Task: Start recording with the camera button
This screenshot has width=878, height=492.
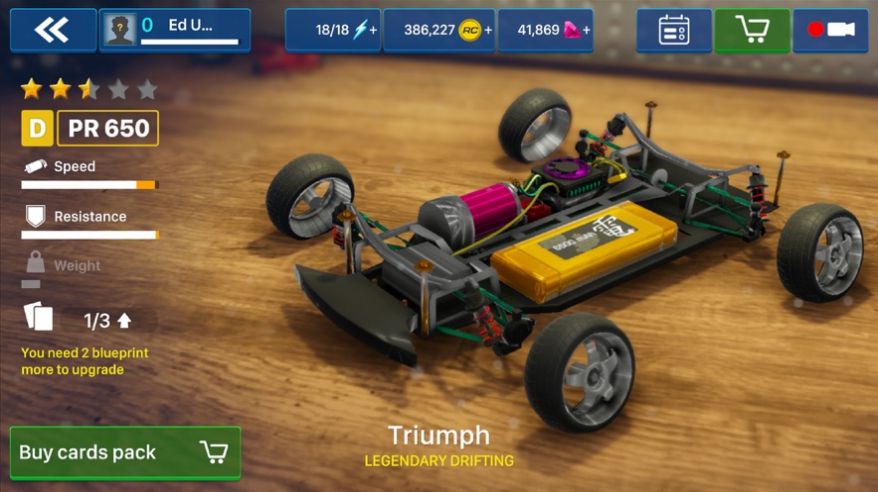Action: click(830, 30)
